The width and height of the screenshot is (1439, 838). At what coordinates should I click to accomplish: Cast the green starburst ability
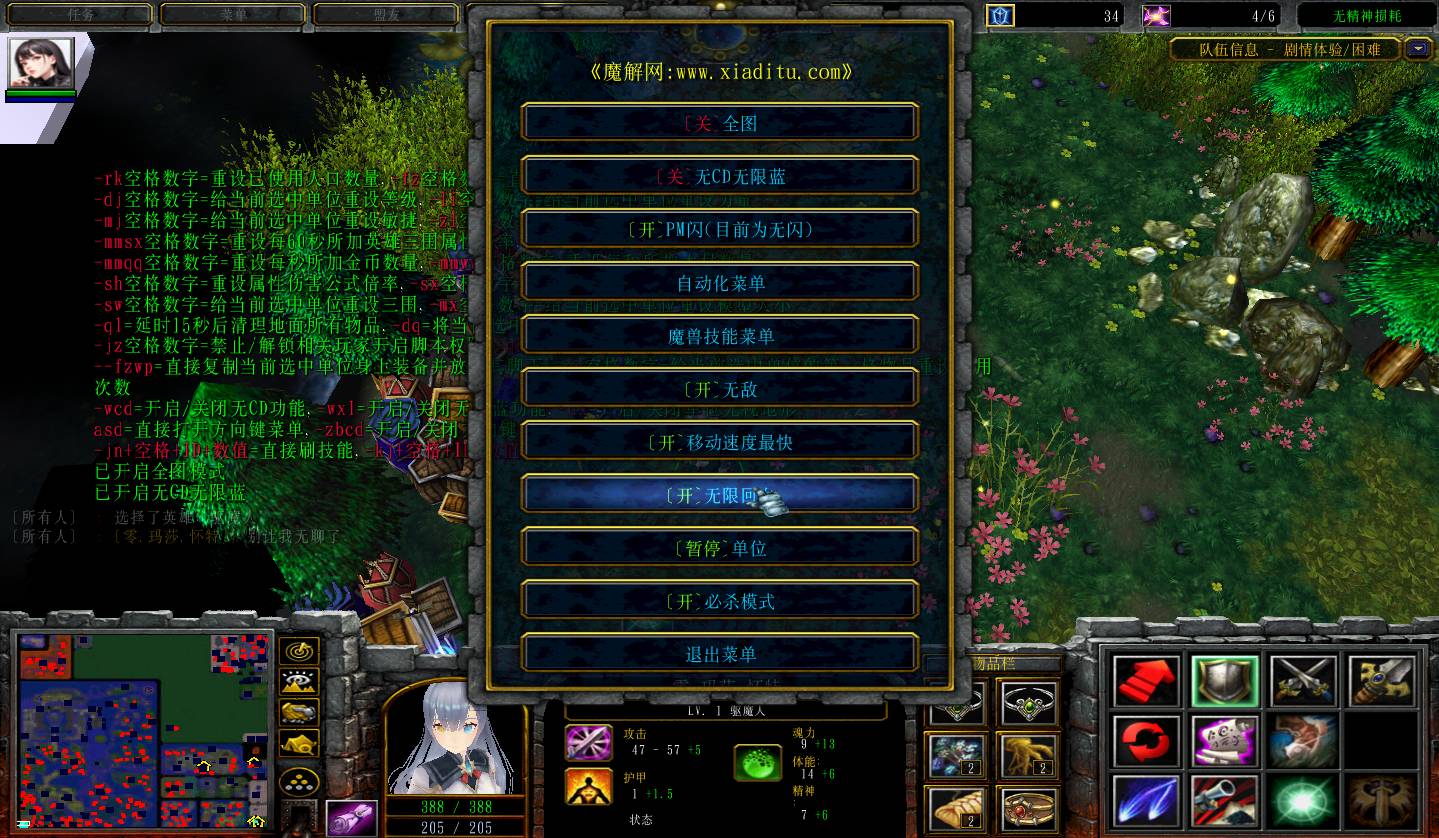(x=1304, y=802)
